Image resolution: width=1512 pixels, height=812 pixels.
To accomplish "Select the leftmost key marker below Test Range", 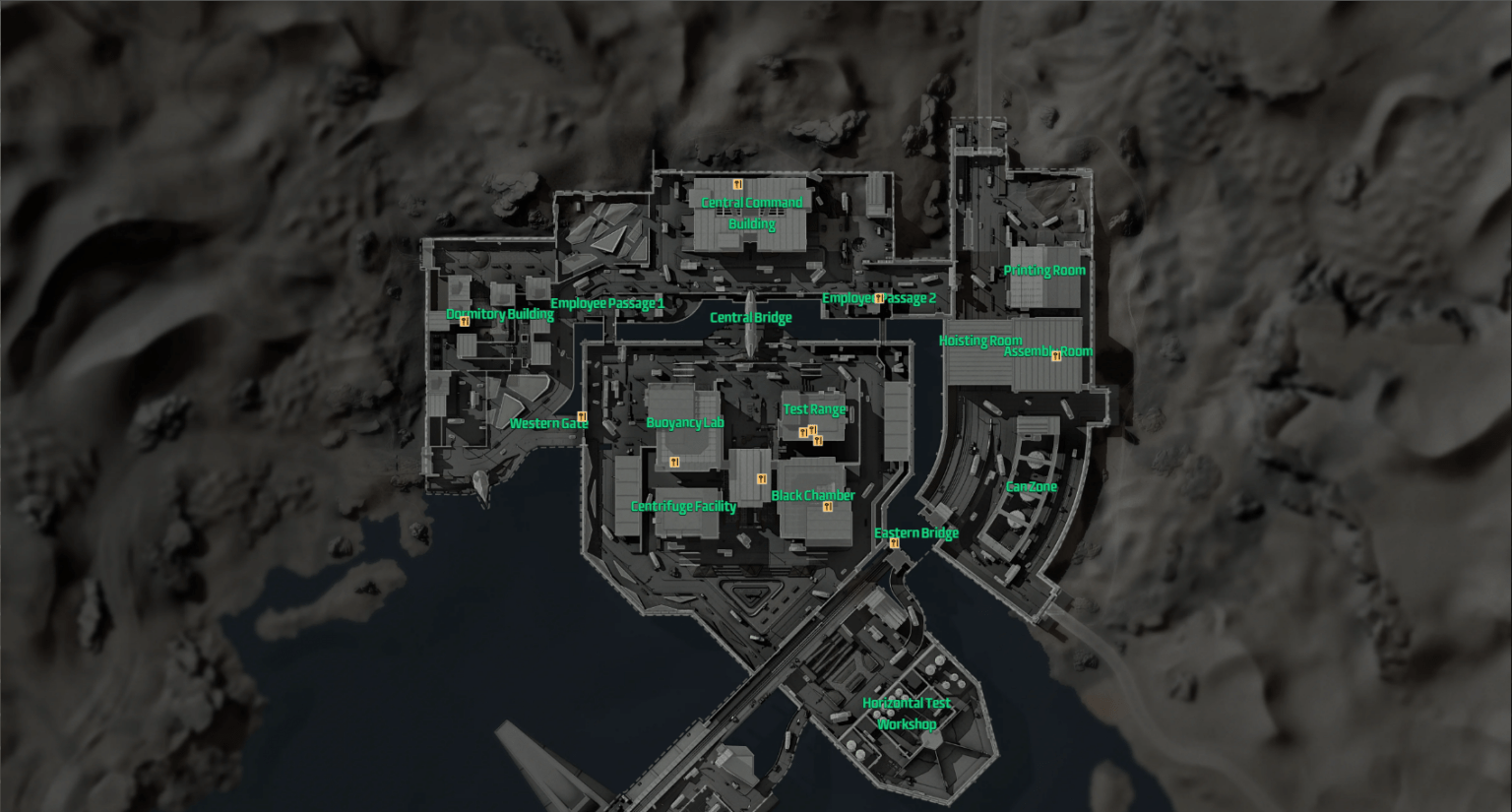I will pos(803,431).
